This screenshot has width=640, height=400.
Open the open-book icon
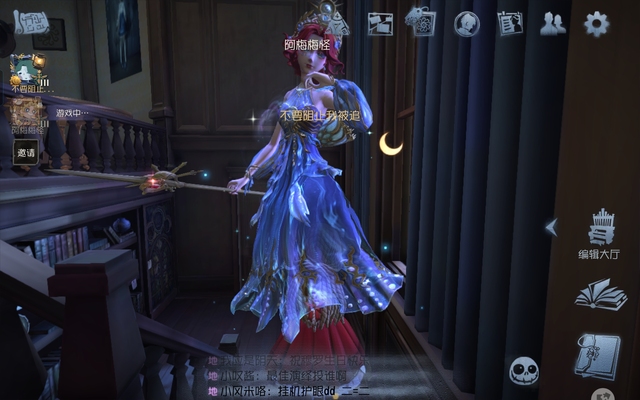[x=599, y=295]
